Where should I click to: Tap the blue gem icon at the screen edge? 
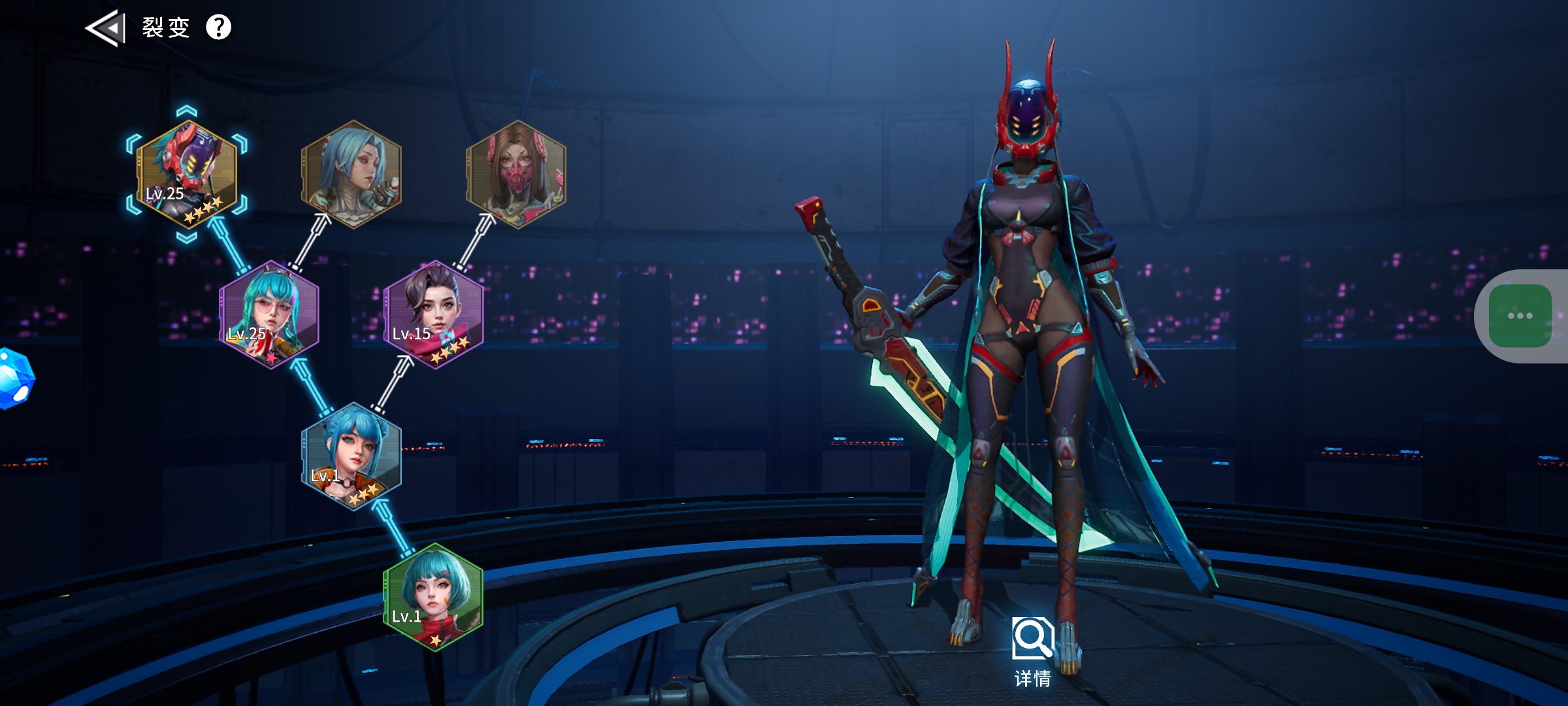pyautogui.click(x=13, y=379)
